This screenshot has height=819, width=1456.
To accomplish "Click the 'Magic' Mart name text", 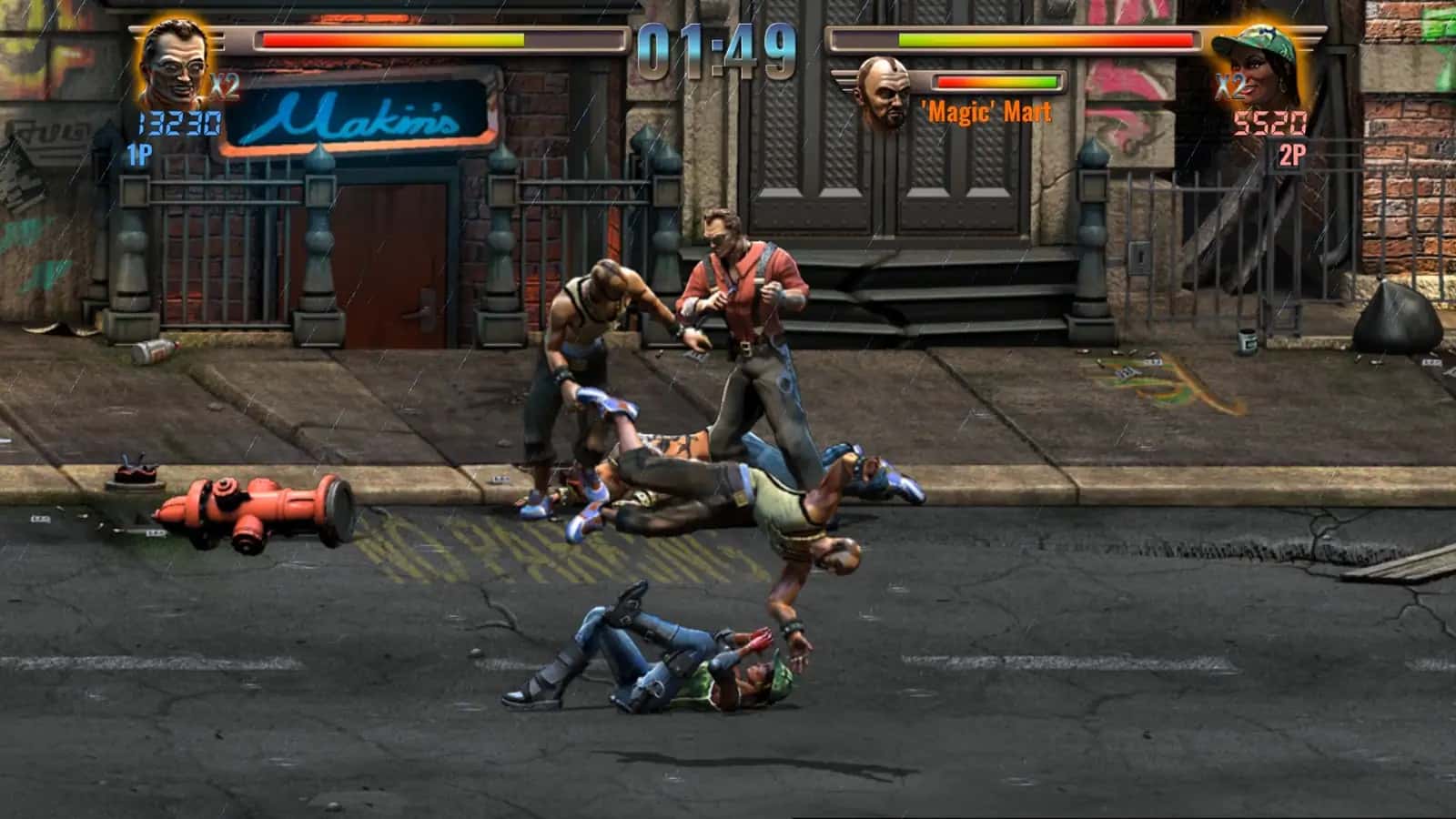I will coord(986,111).
